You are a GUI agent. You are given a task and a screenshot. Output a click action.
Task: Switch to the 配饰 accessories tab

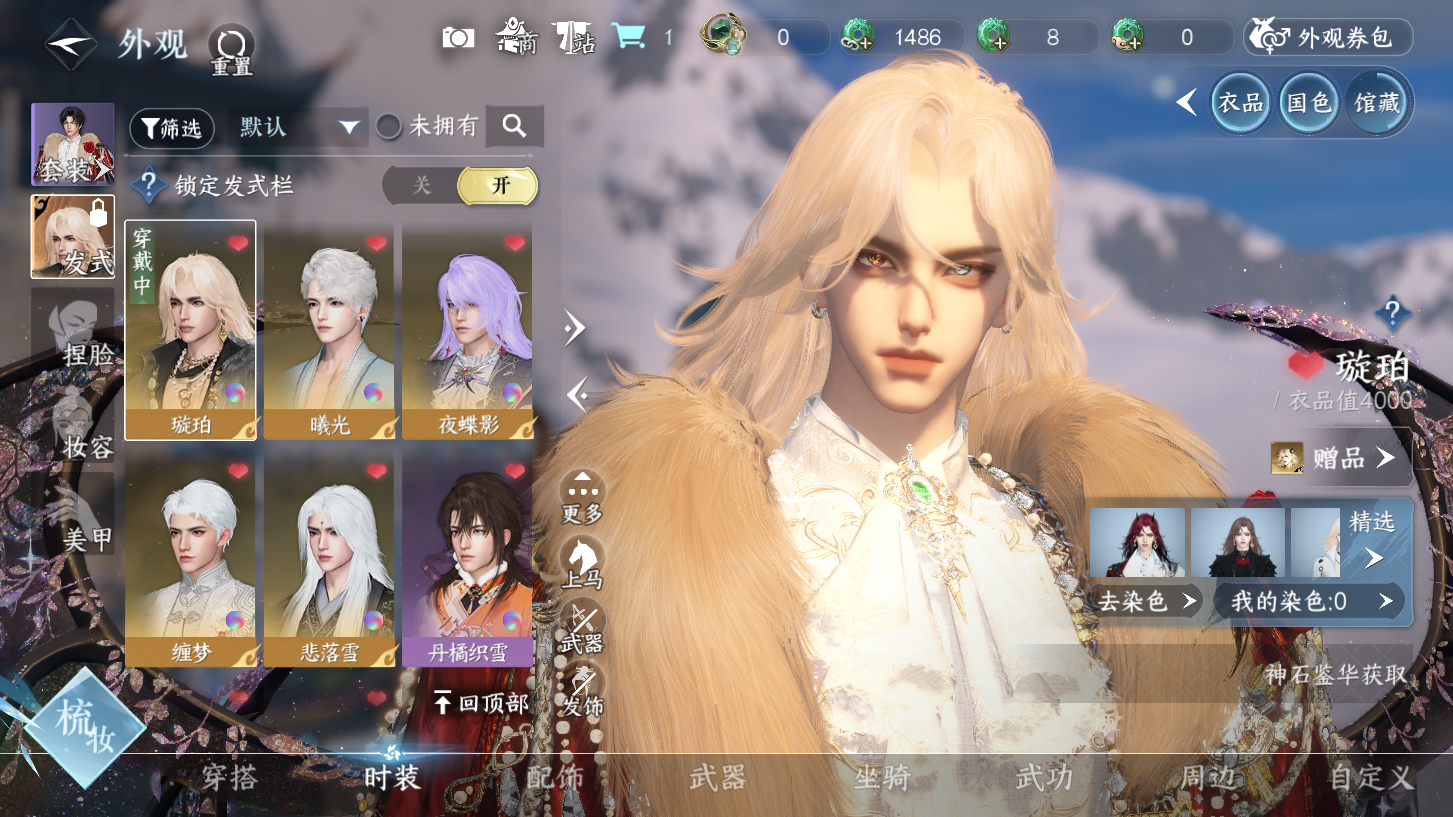(555, 777)
